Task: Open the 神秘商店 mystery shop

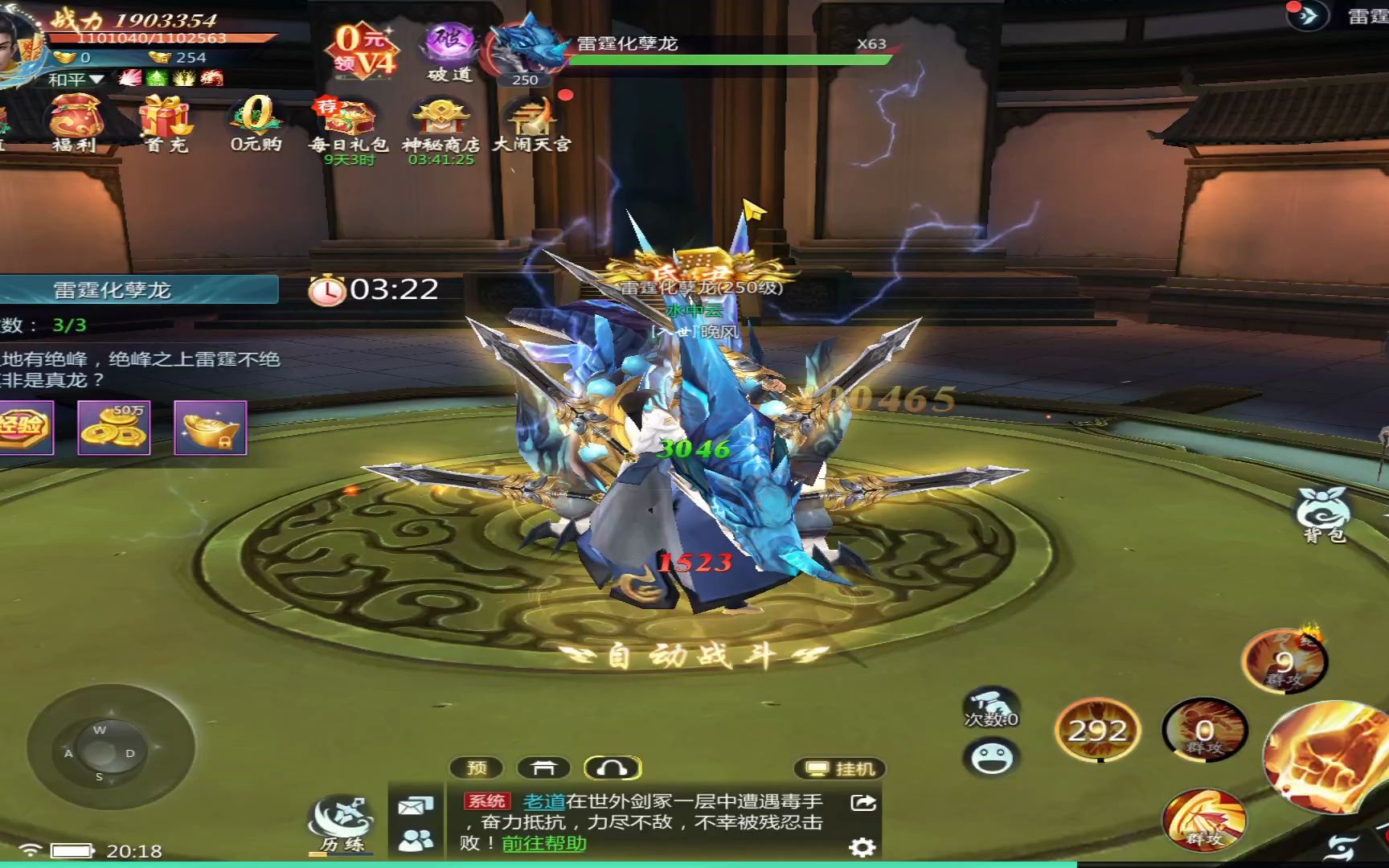Action: point(440,122)
